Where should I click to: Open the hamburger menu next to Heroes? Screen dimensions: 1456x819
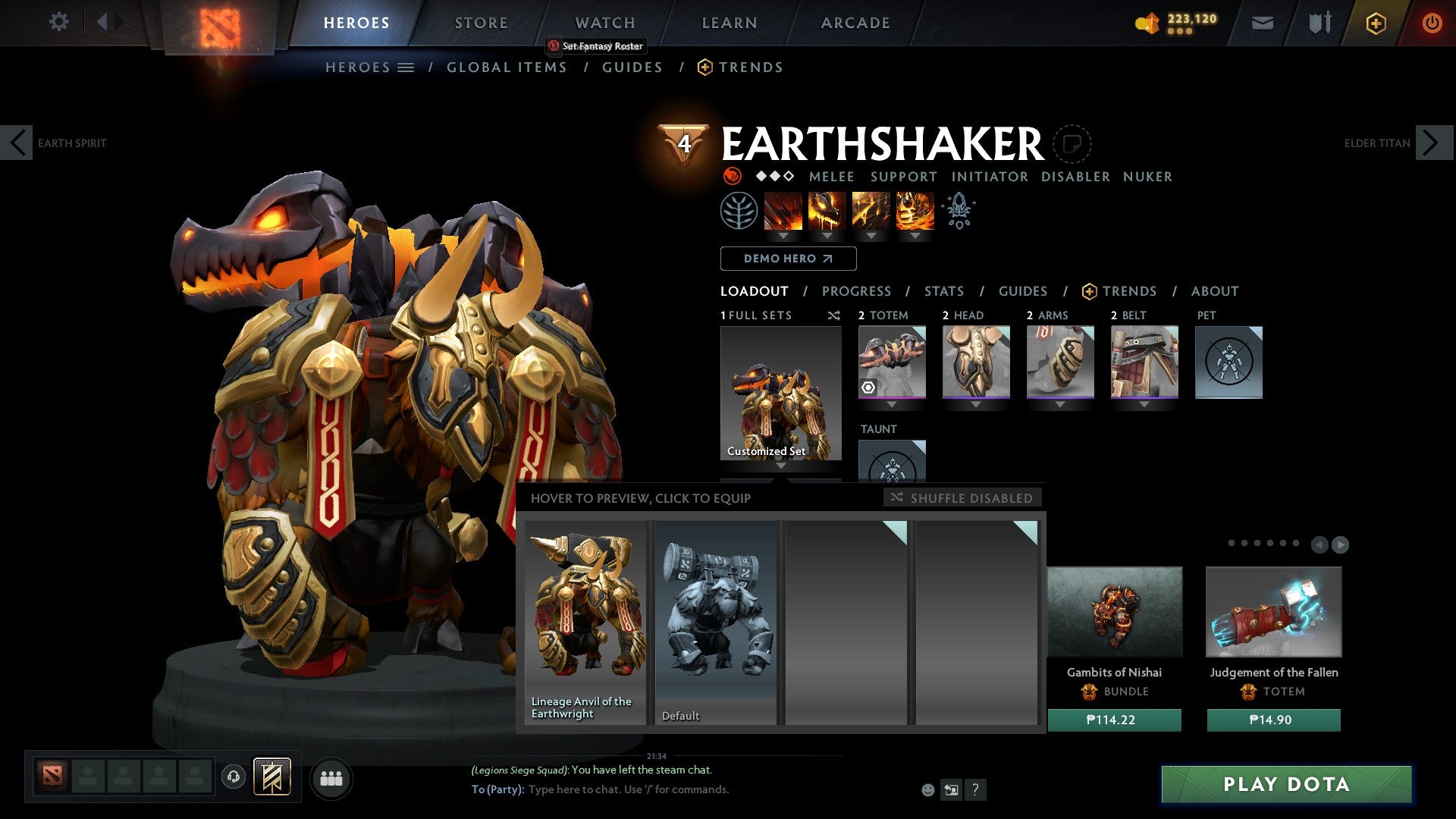pyautogui.click(x=406, y=67)
